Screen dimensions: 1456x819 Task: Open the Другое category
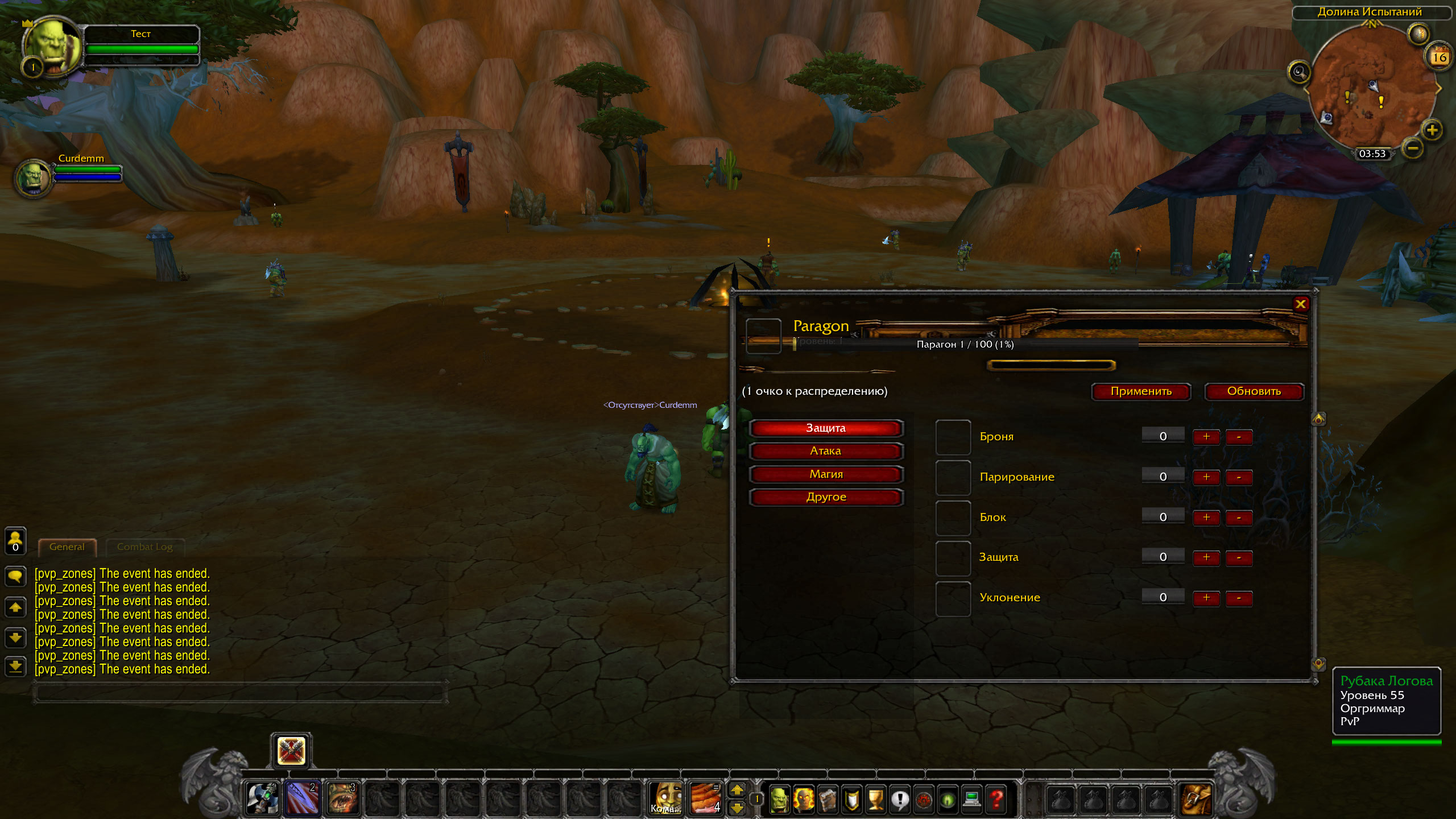[x=825, y=497]
